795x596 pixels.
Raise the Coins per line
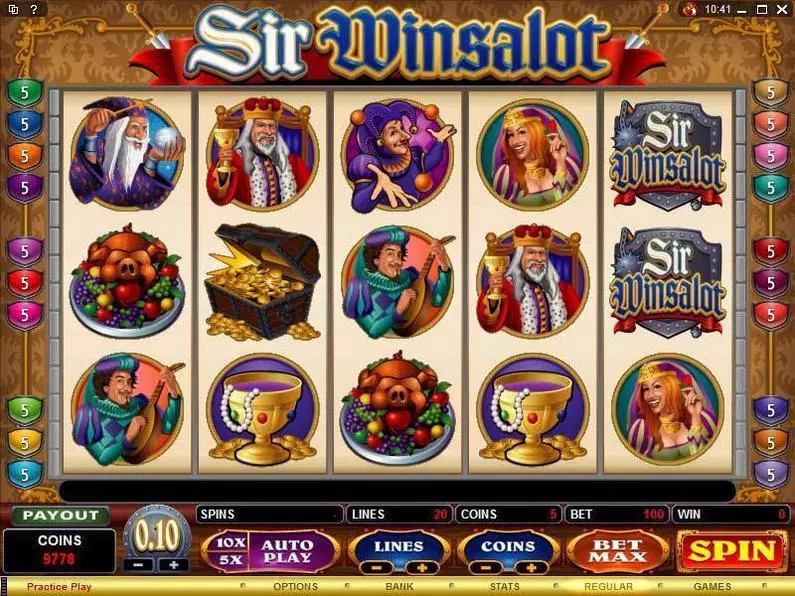click(531, 567)
